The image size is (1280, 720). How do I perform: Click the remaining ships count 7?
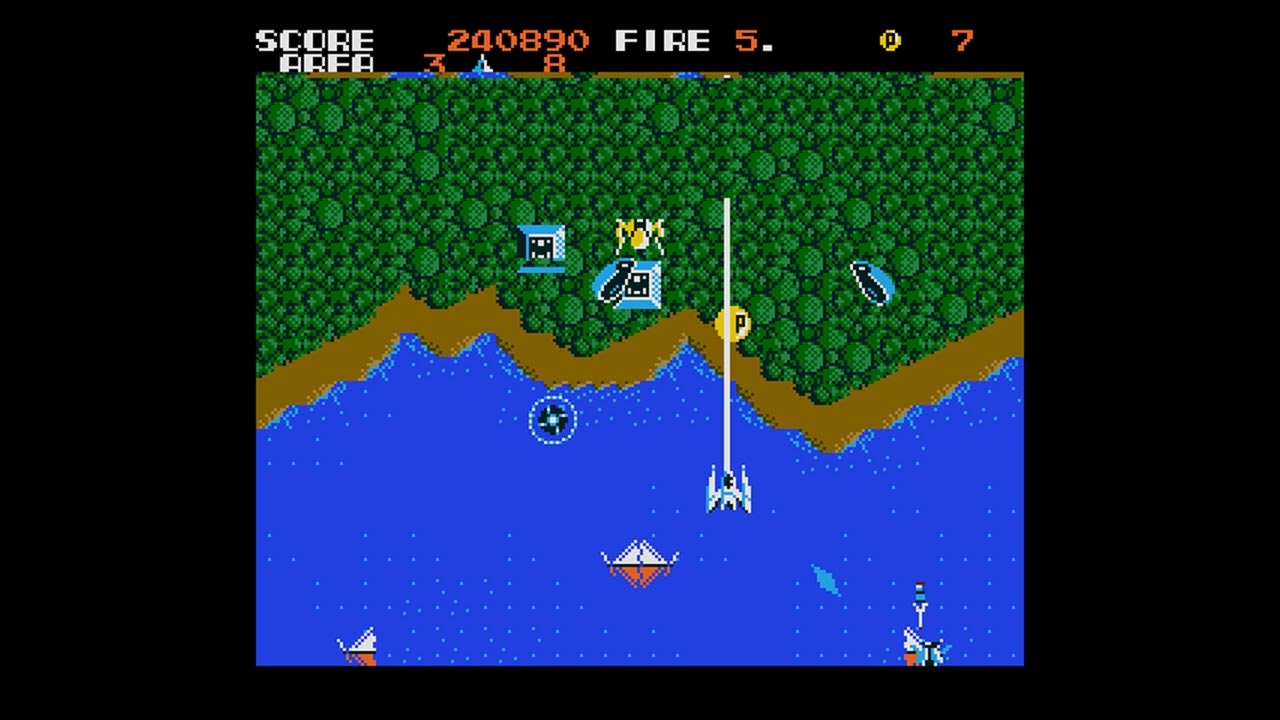tap(962, 41)
